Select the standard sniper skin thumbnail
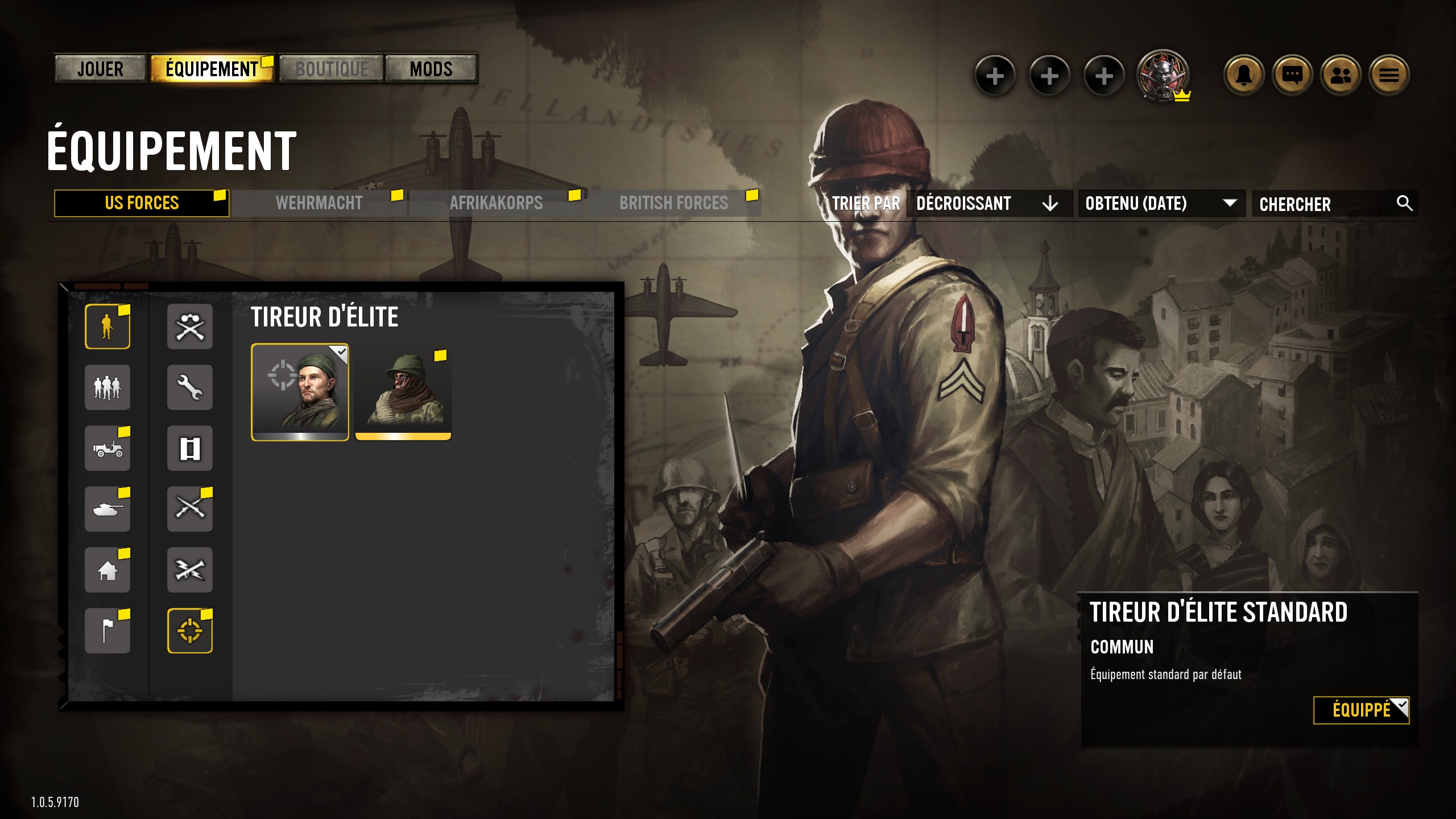The height and width of the screenshot is (819, 1456). [300, 392]
